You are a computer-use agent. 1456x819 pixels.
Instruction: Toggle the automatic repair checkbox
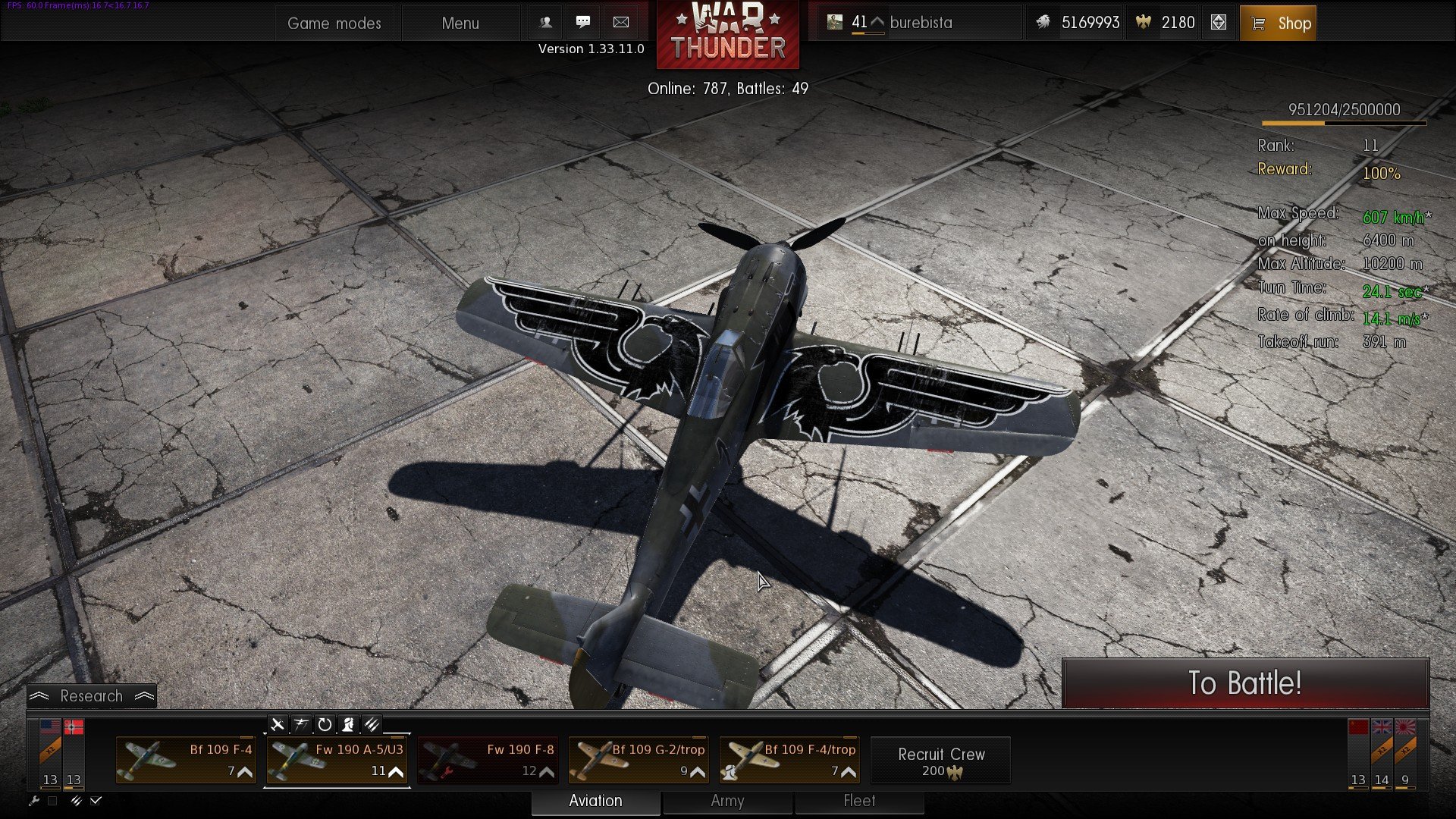[x=52, y=801]
